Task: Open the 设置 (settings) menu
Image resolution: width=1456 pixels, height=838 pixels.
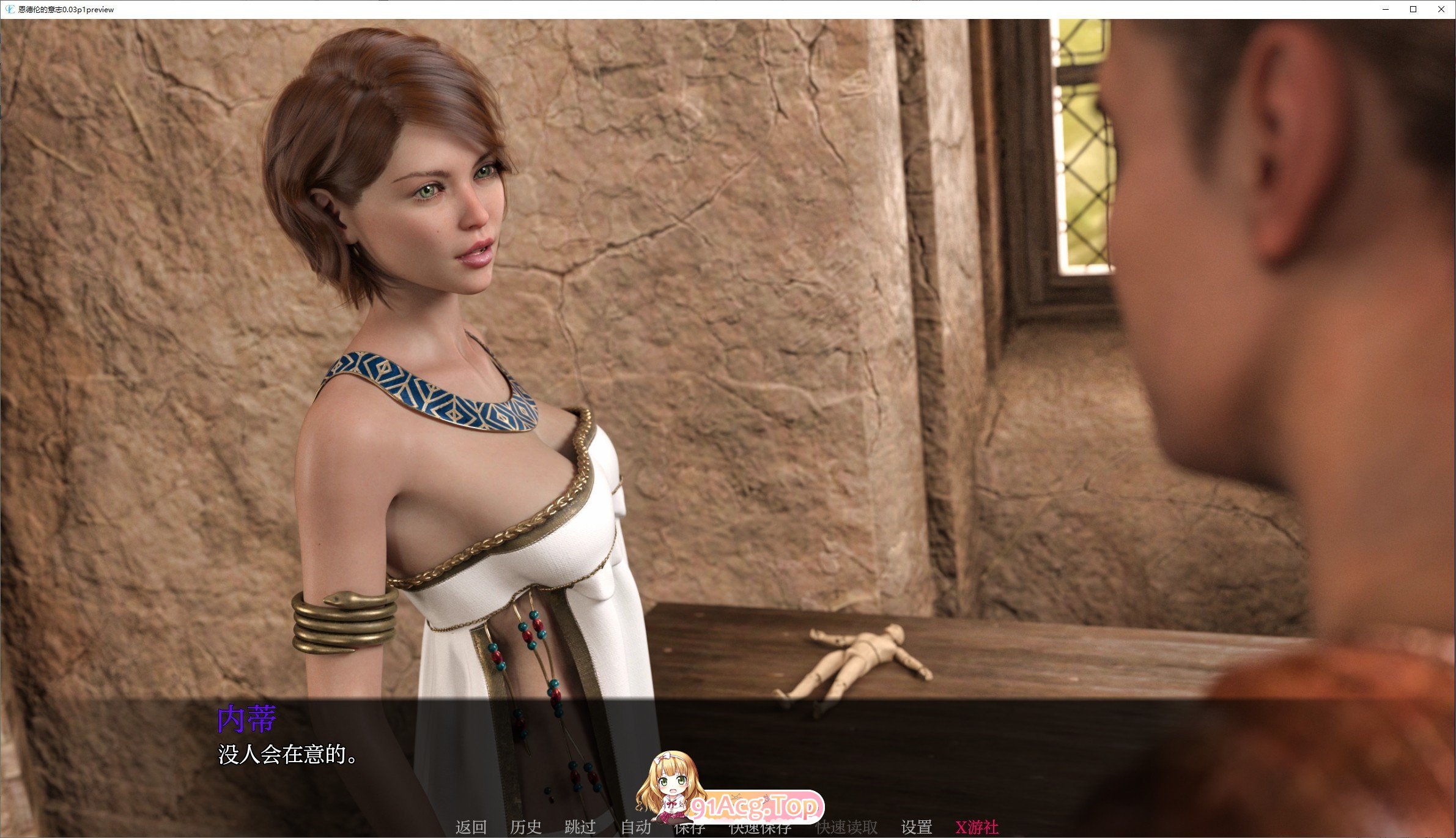Action: click(917, 828)
